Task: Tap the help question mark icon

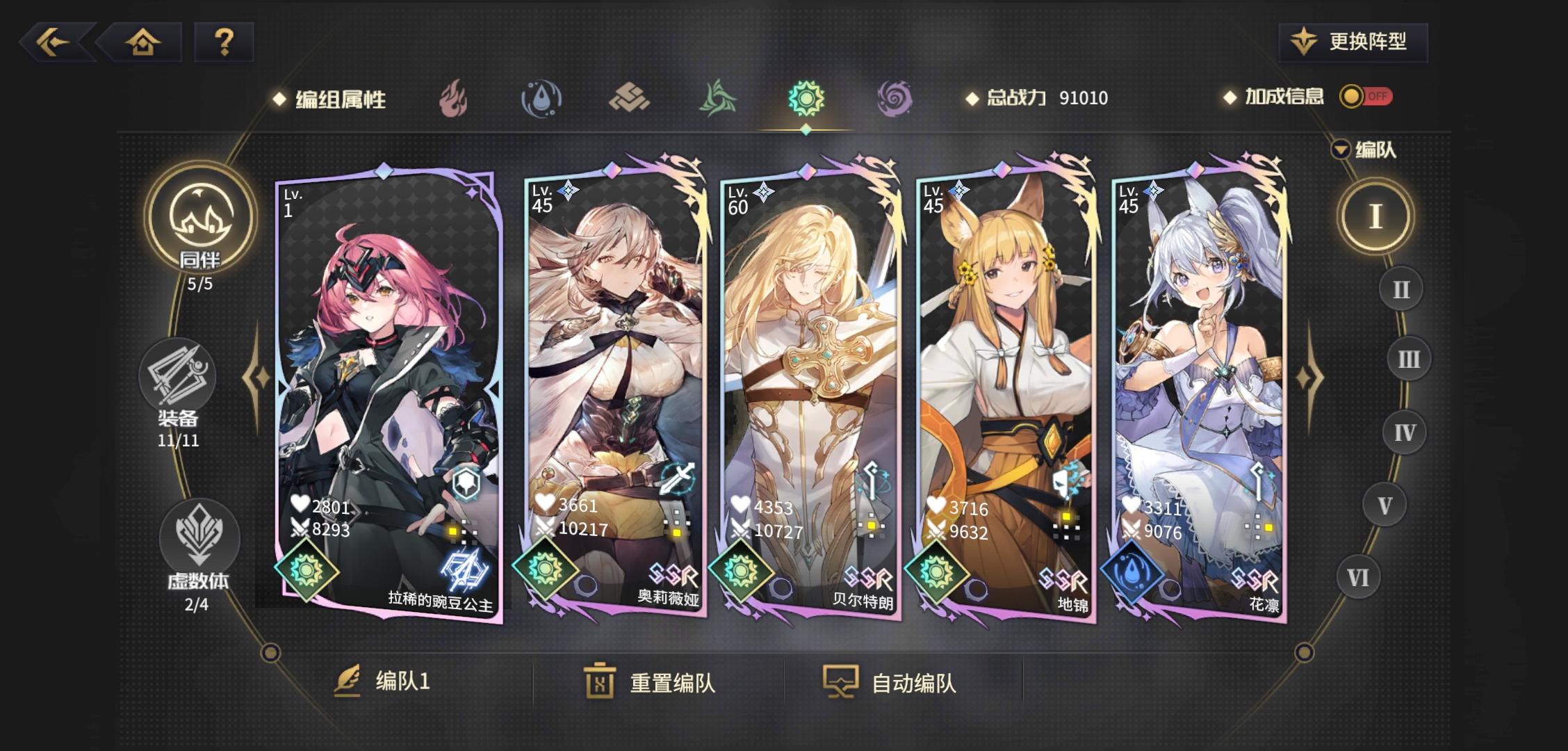Action: click(222, 43)
